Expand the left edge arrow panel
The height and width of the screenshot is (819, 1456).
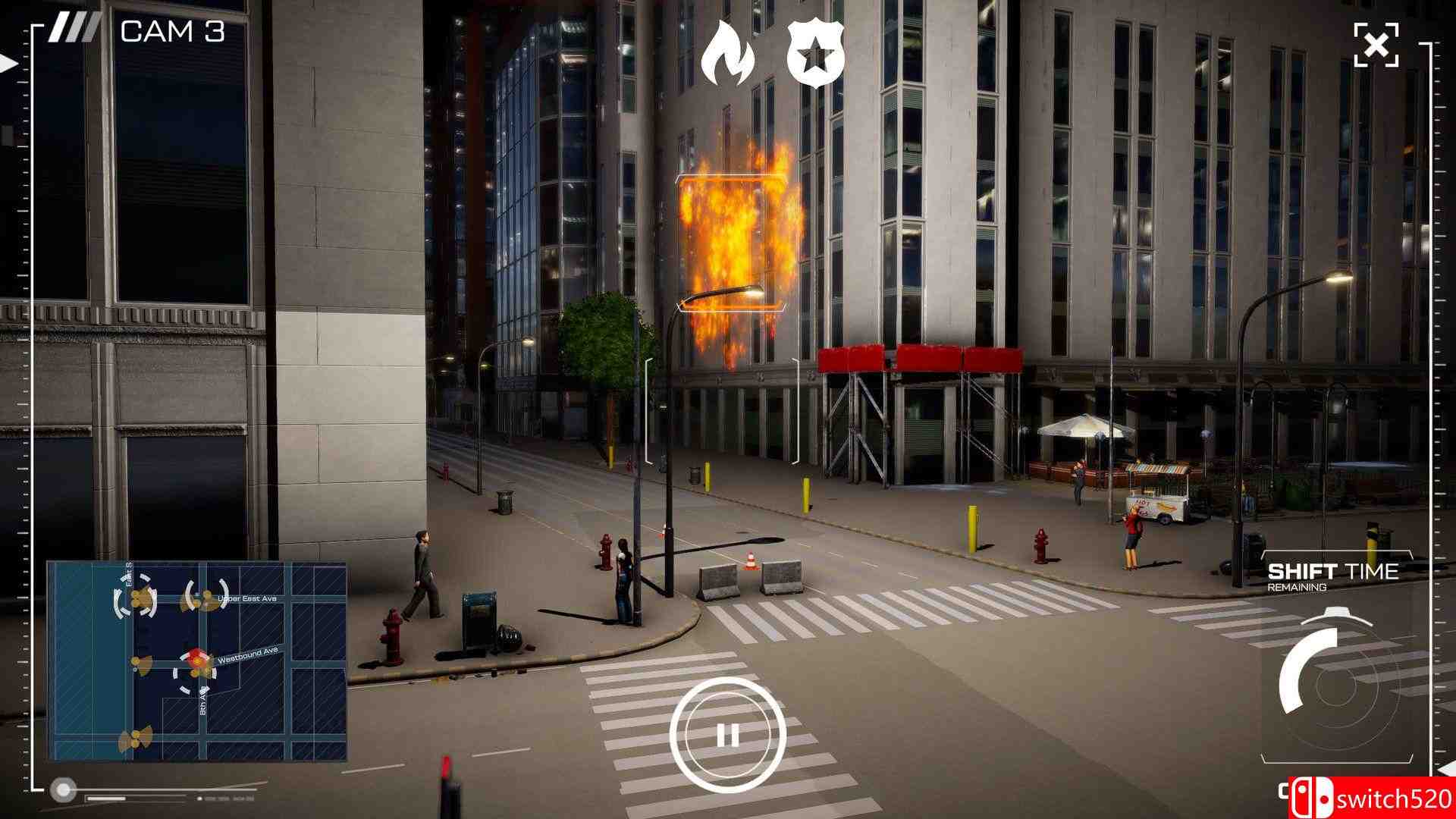coord(8,64)
